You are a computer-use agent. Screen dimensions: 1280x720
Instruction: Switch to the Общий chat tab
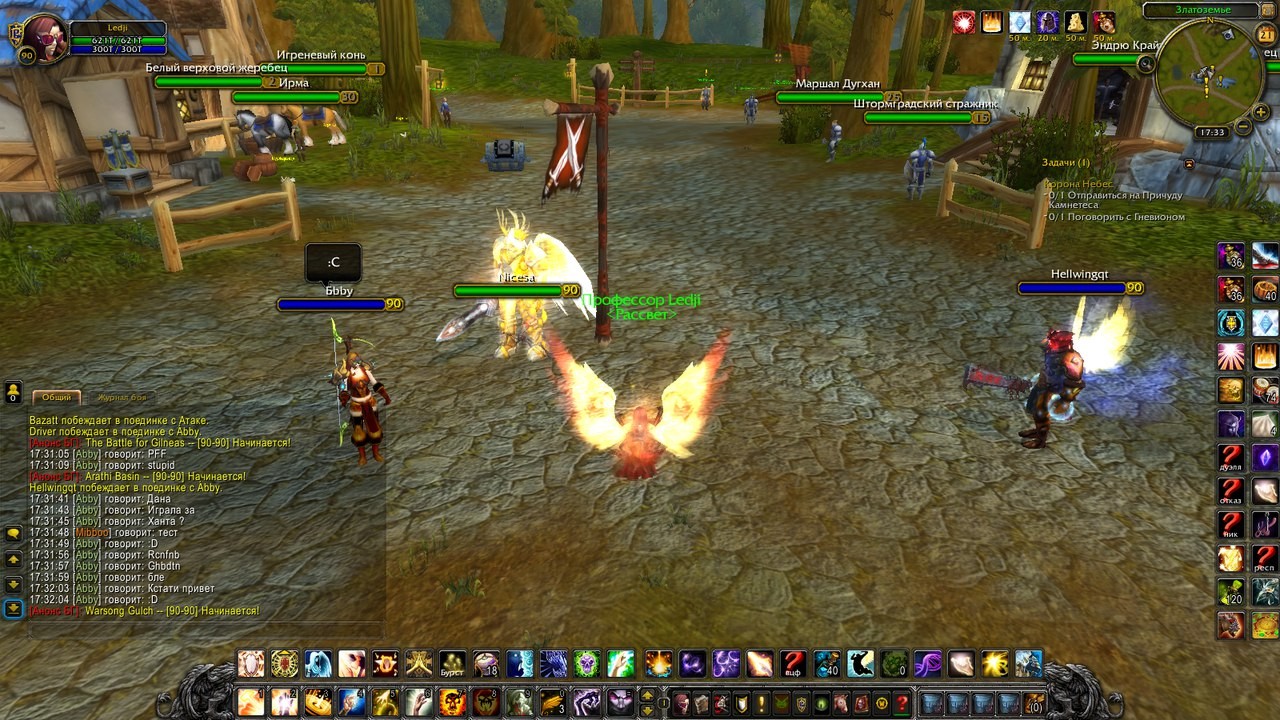(x=56, y=397)
